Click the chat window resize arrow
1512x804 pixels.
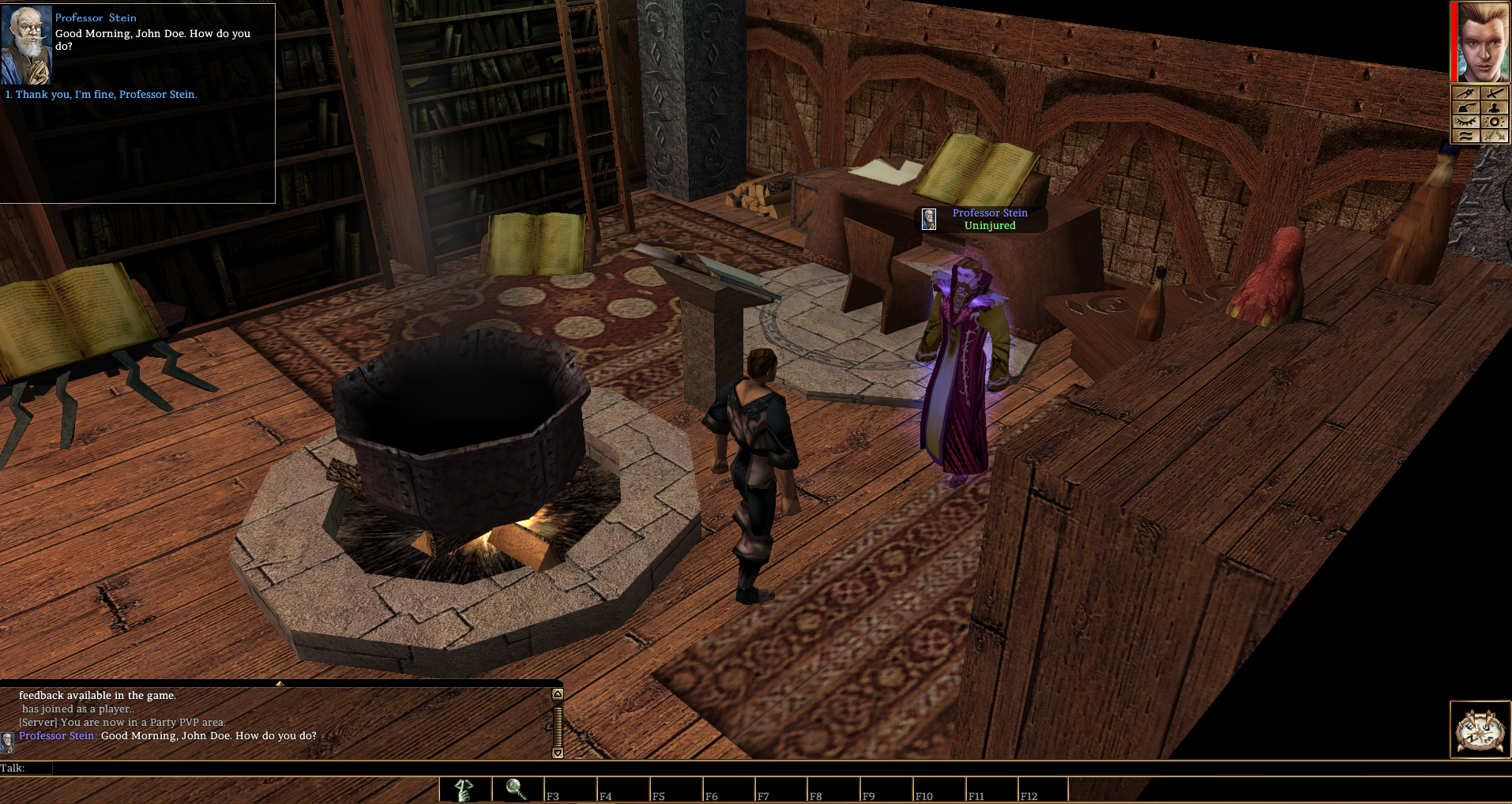[x=280, y=683]
